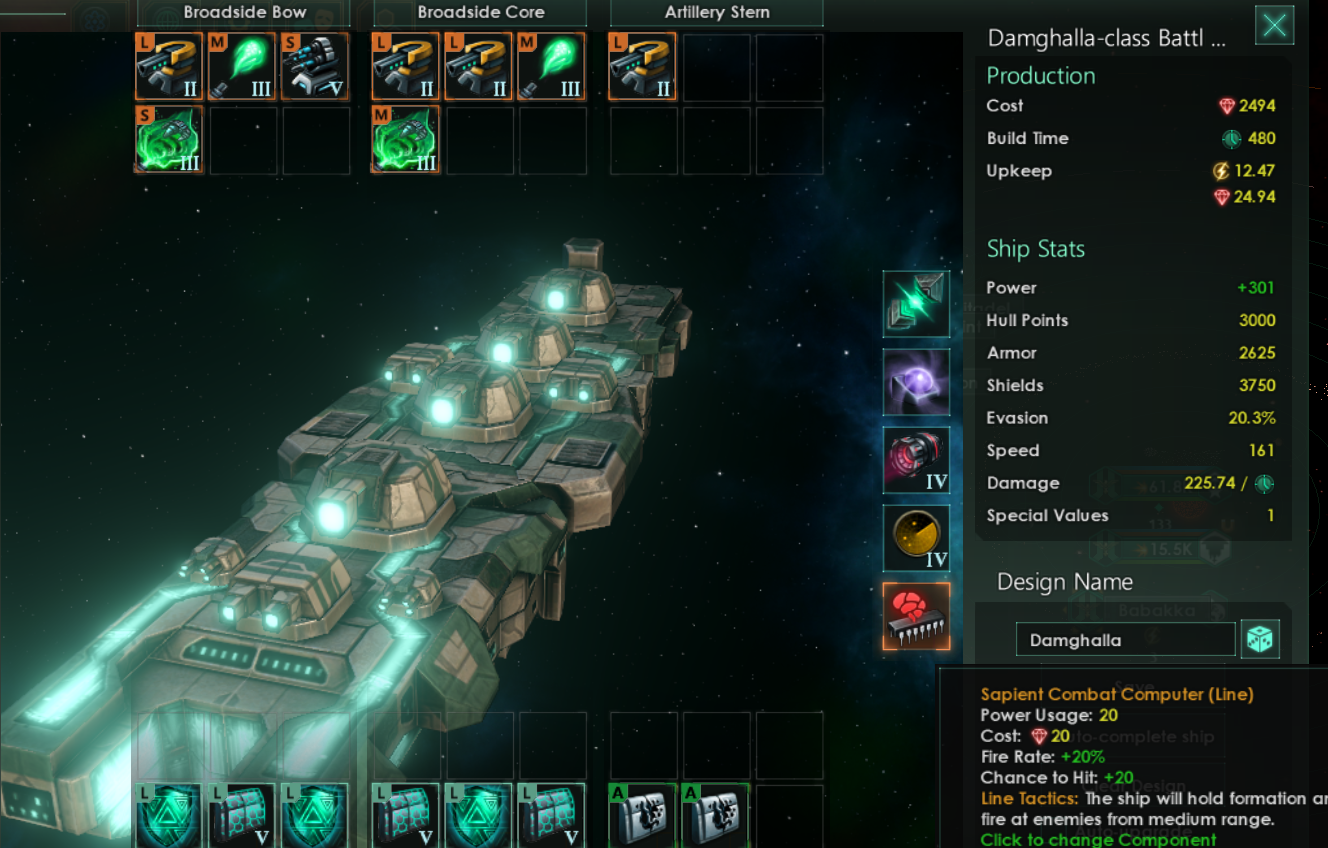Screen dimensions: 1328x848
Task: Change the Broadside Bow section
Action: coord(244,13)
